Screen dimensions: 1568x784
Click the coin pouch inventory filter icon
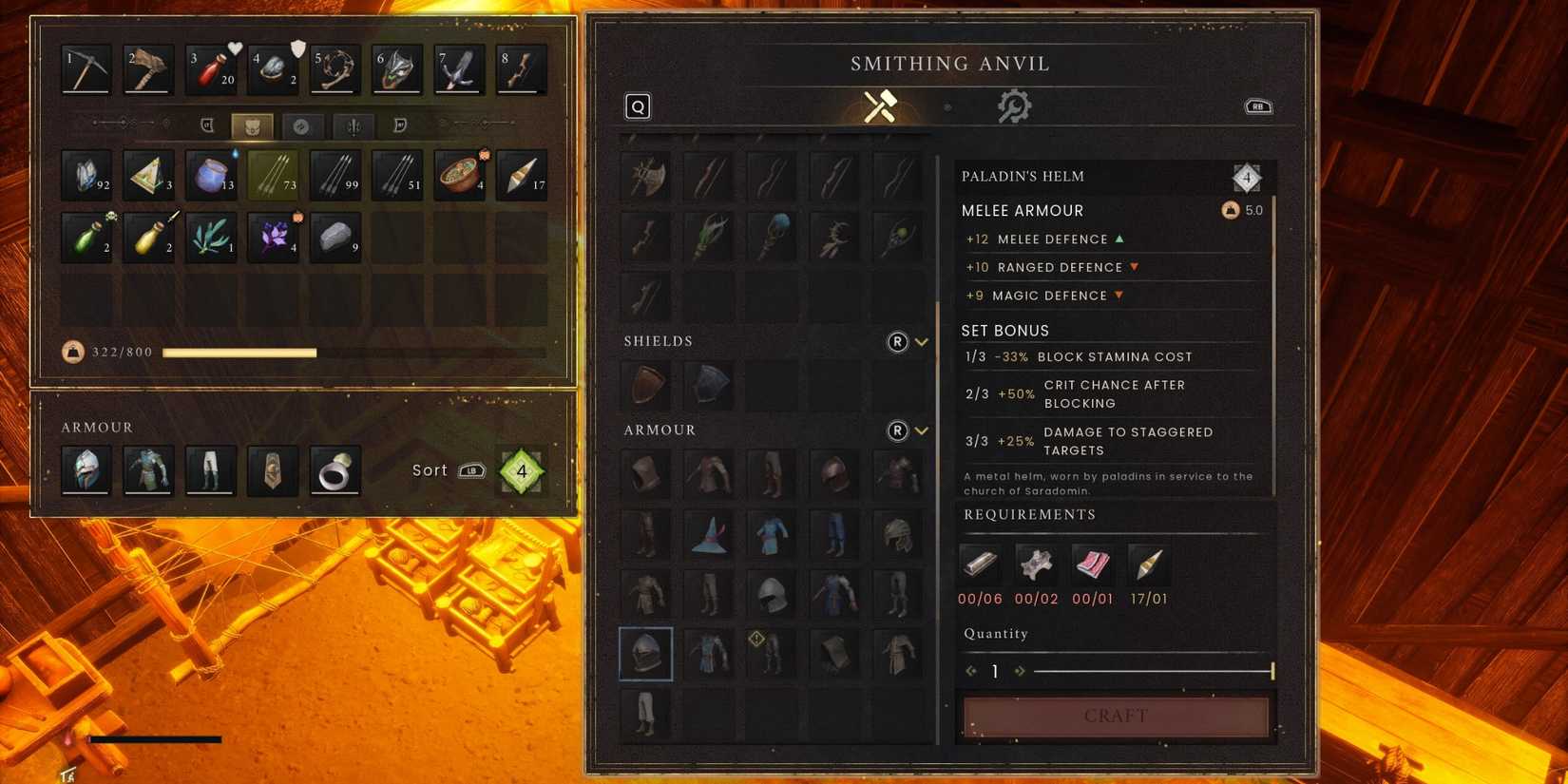(303, 124)
